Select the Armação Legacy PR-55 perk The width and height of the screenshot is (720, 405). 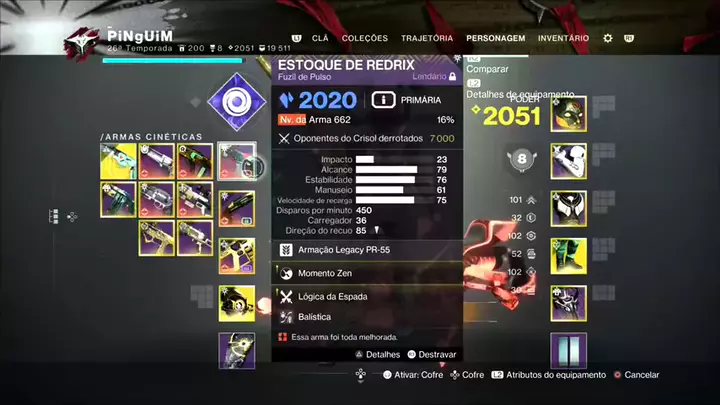[366, 248]
